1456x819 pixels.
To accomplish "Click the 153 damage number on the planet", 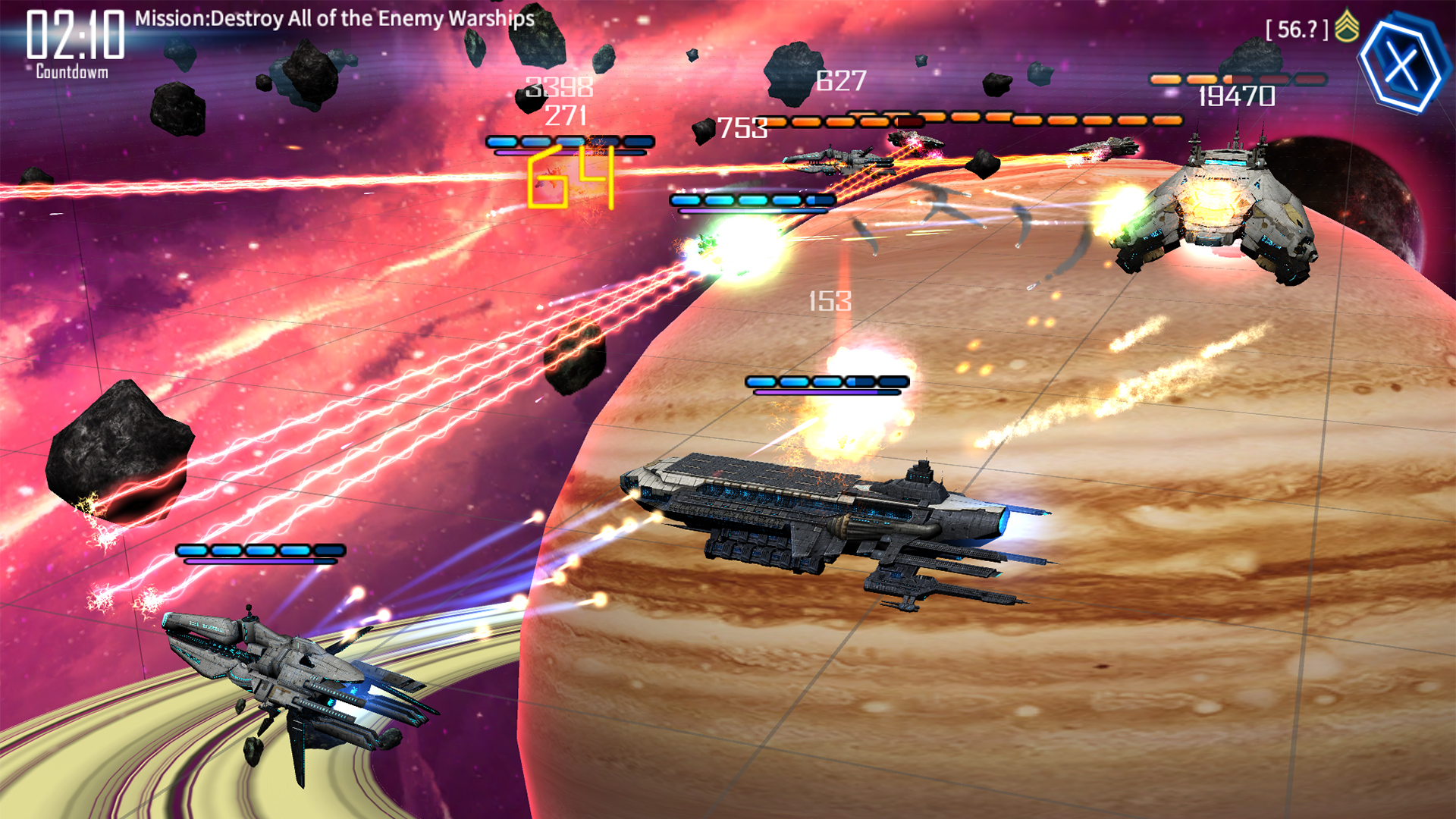I will pos(830,303).
